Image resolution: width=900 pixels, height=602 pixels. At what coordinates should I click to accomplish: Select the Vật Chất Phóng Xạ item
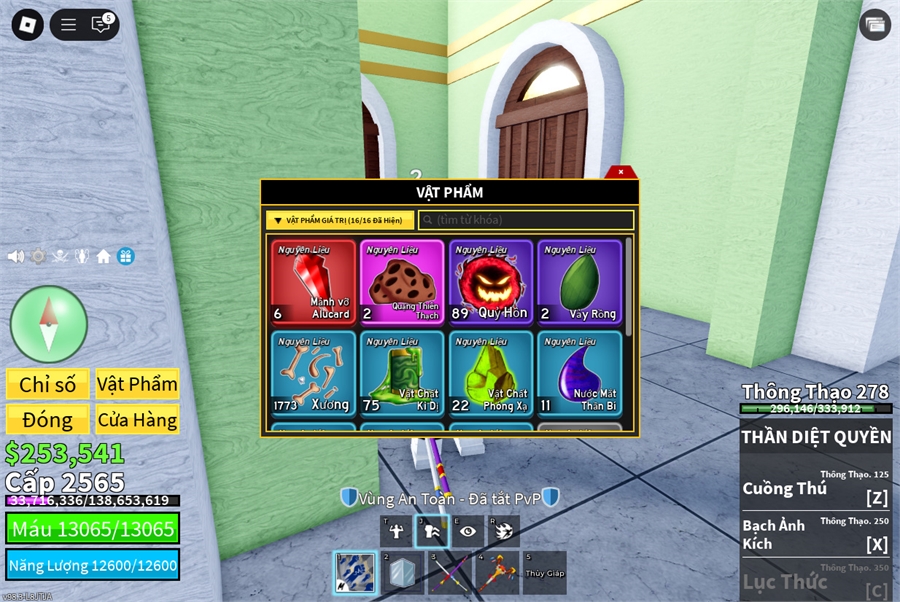point(491,373)
